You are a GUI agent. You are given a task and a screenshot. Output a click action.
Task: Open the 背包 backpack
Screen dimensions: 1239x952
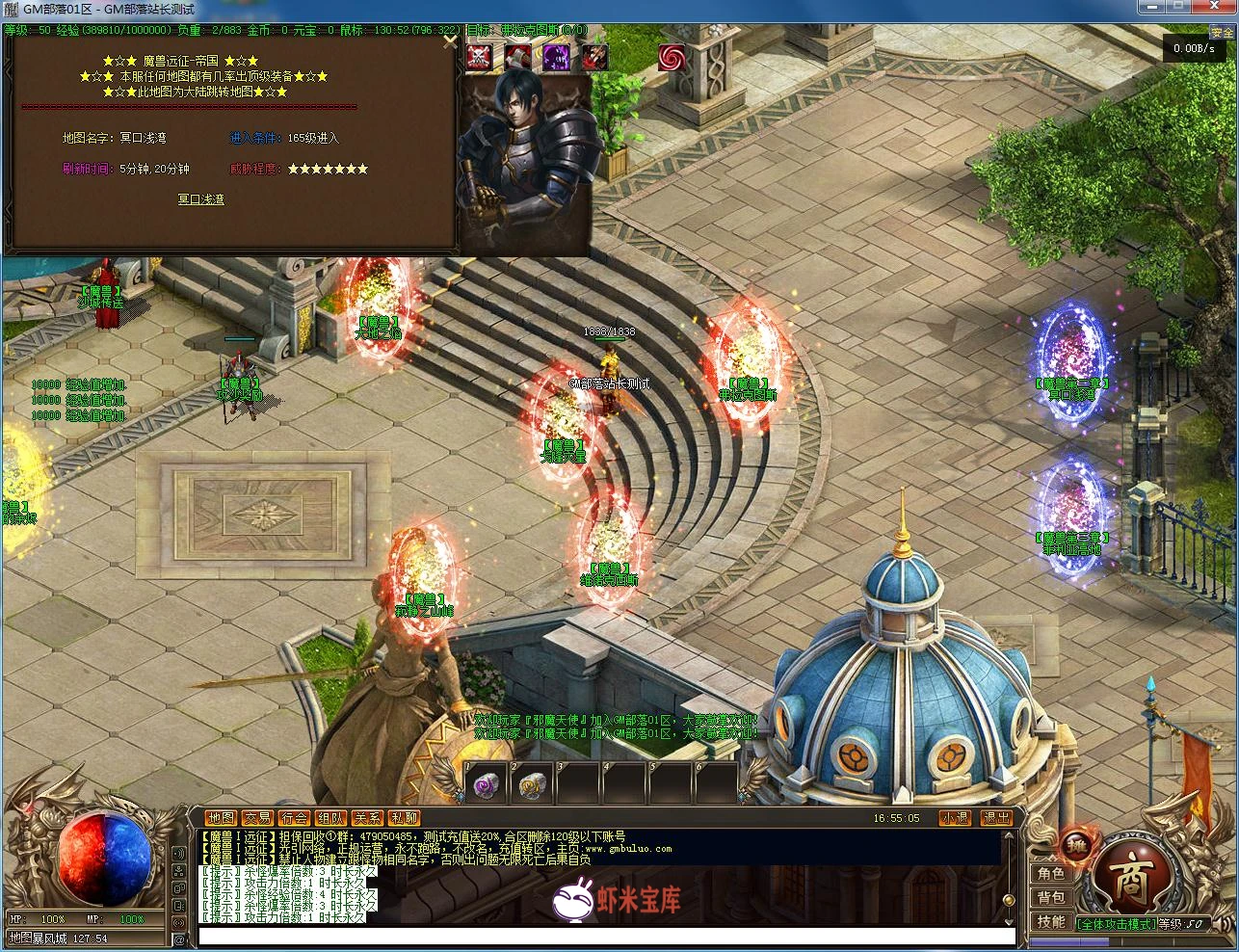point(1051,898)
